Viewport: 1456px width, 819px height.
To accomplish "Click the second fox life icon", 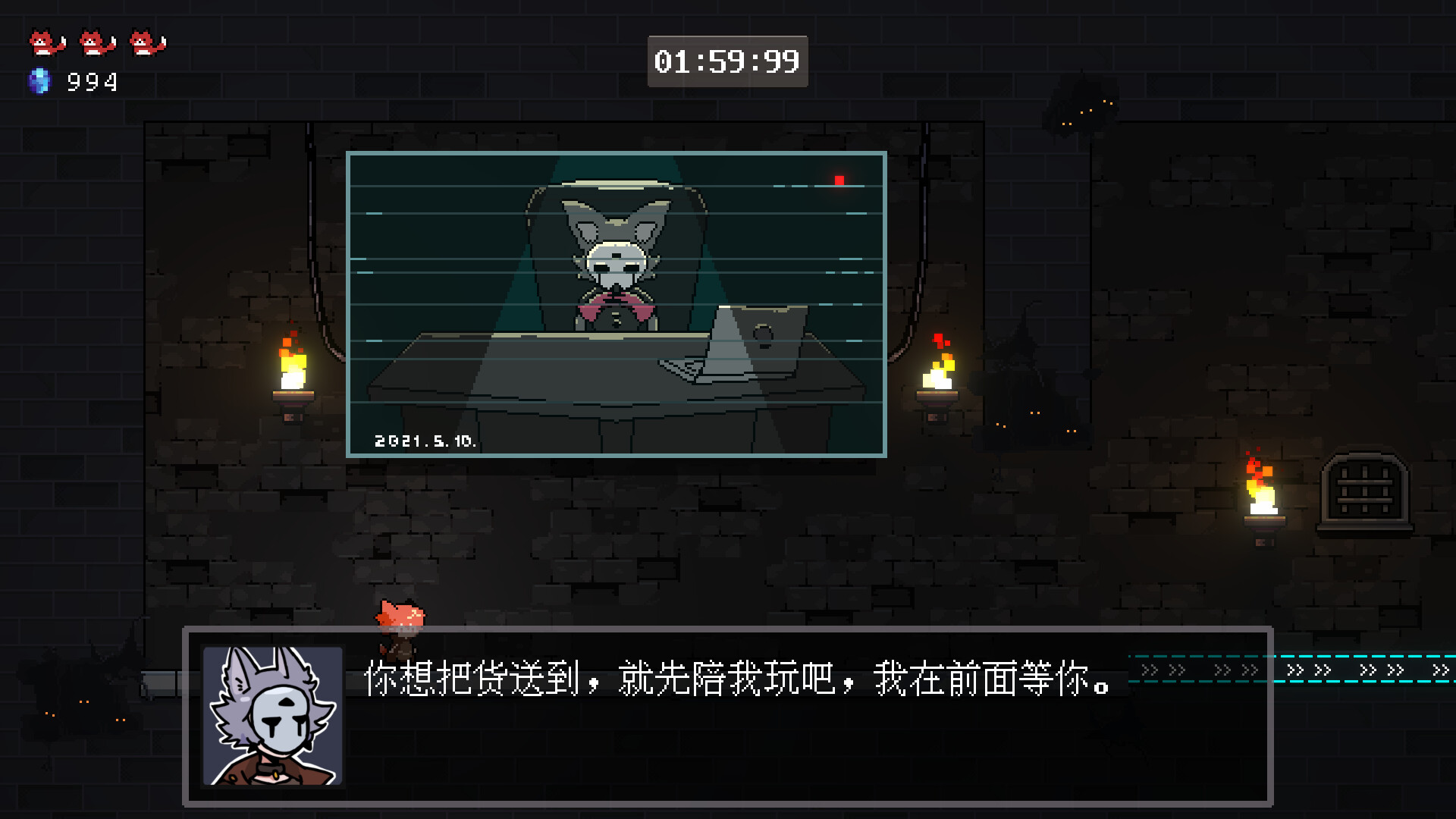I will coord(93,42).
